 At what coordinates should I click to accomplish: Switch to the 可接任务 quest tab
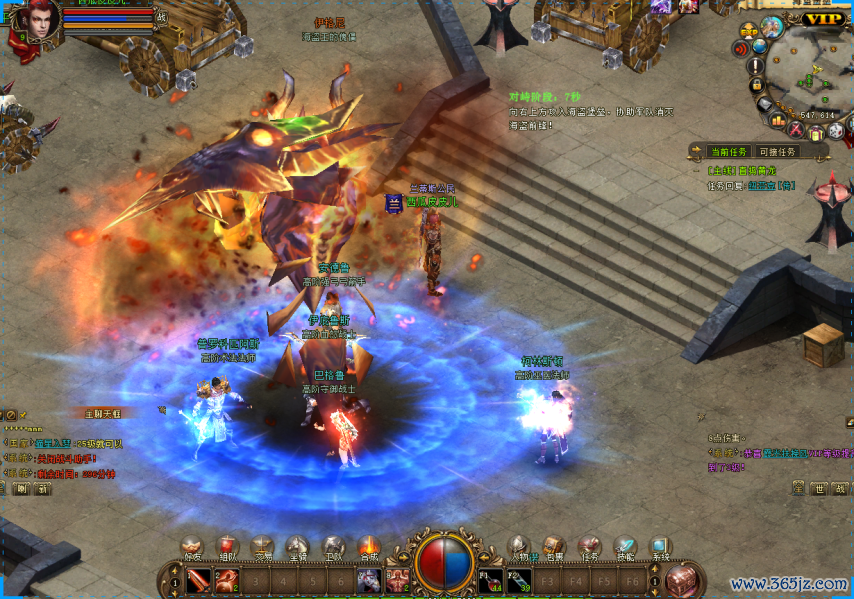[x=778, y=152]
